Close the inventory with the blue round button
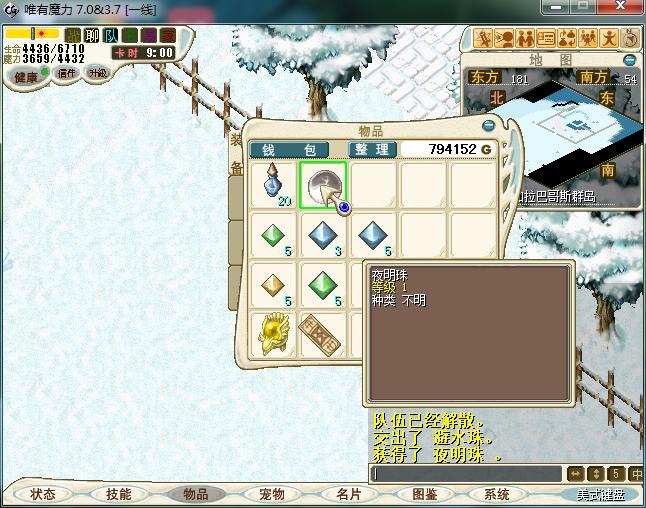Screen dimensions: 646x508 coord(488,126)
